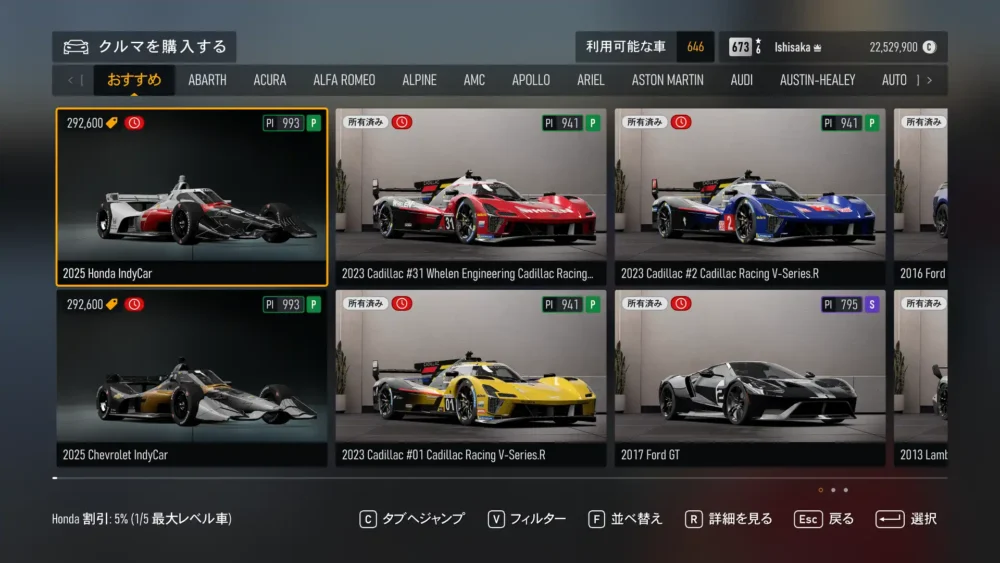Screen dimensions: 1000x563
Task: Open the Ishisaka player profile badge
Action: (797, 47)
